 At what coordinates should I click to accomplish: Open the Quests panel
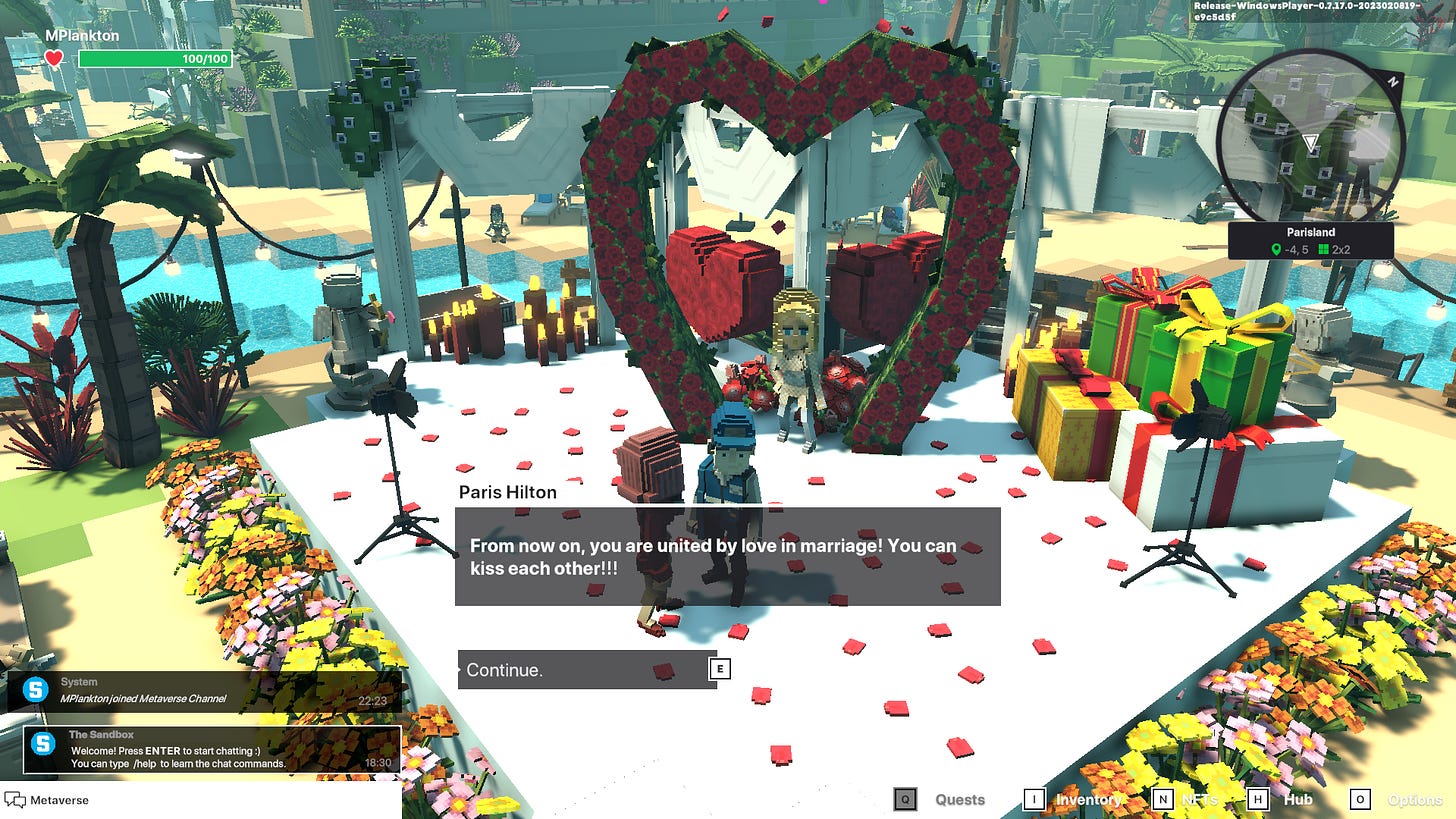coord(959,799)
